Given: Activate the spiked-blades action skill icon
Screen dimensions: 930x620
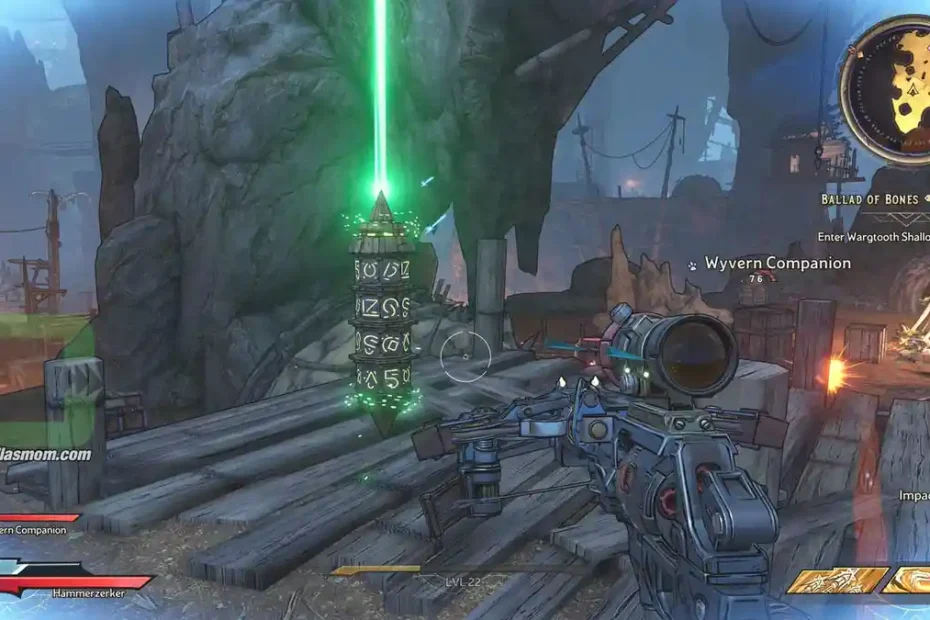Looking at the screenshot, I should tap(838, 580).
